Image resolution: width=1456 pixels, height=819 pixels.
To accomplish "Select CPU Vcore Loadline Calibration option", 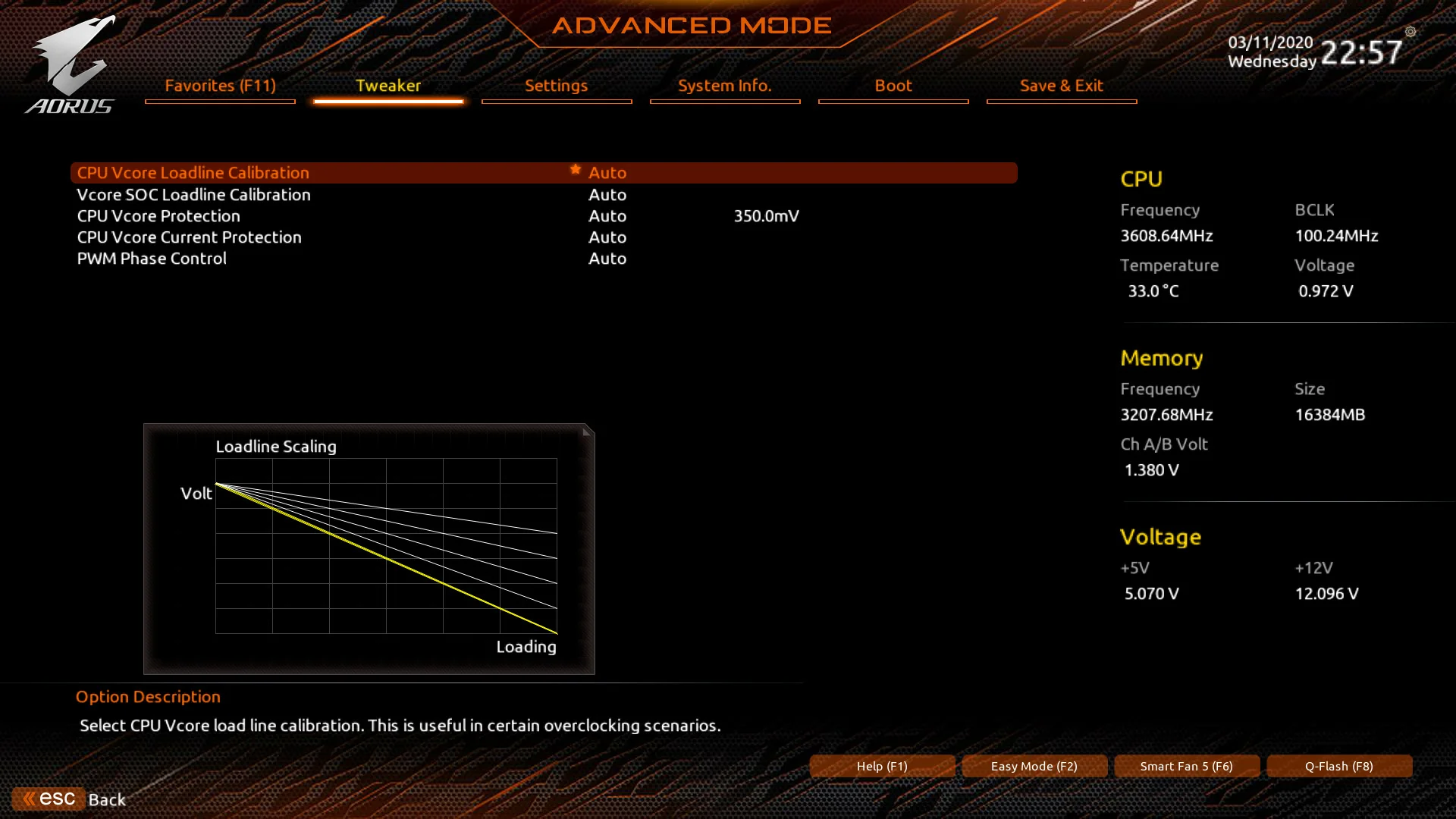I will coord(193,173).
